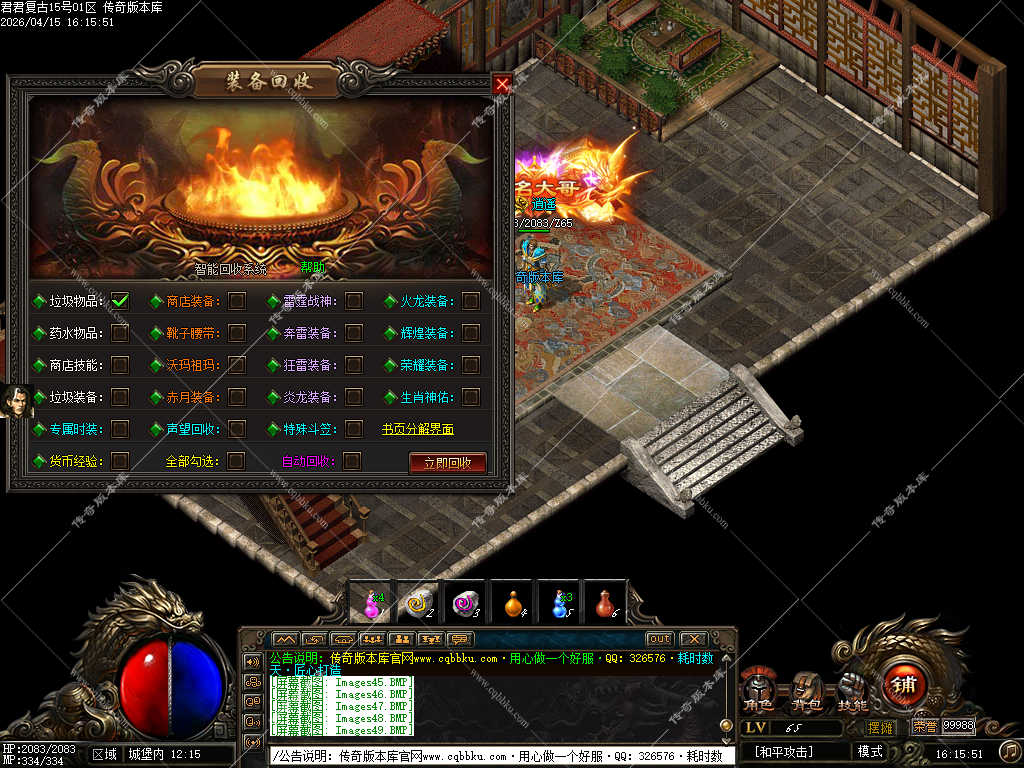Open the 书页分解界面 link
Screen dimensions: 1024x768
418,429
